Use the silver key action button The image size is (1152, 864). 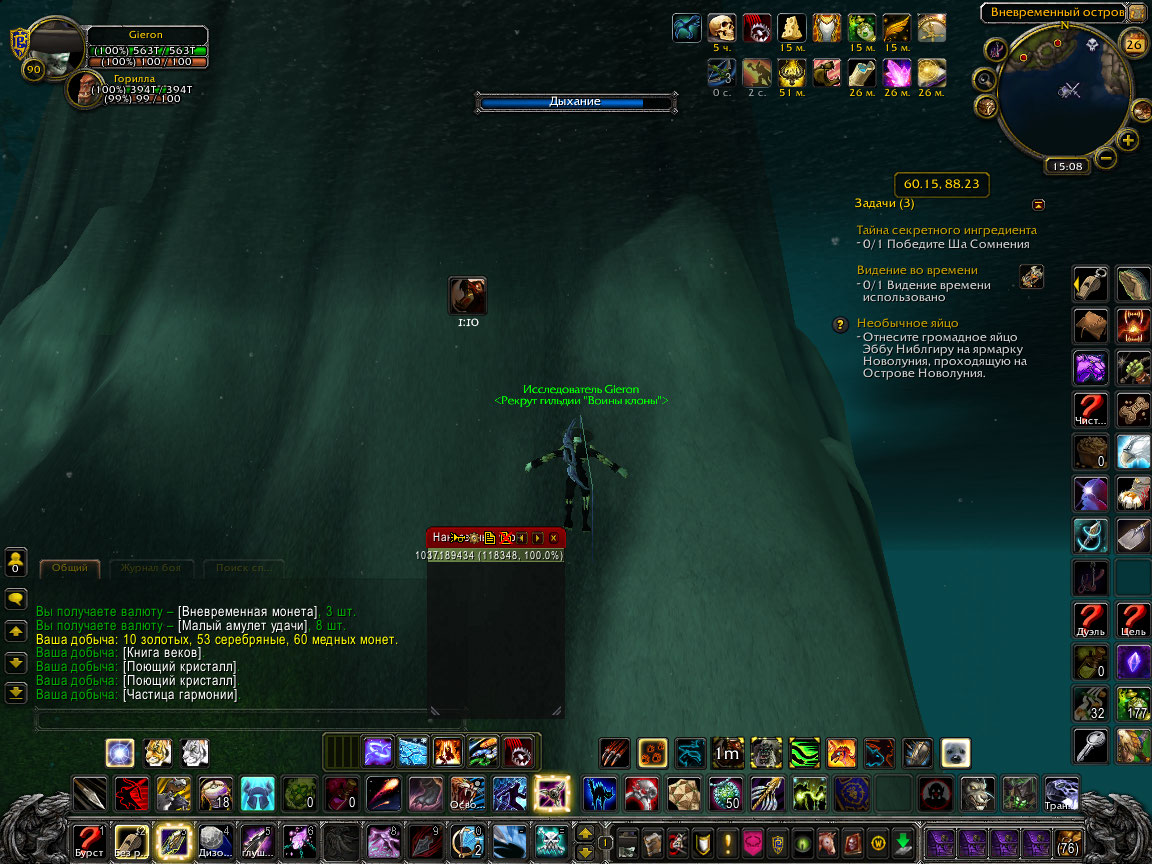1090,745
